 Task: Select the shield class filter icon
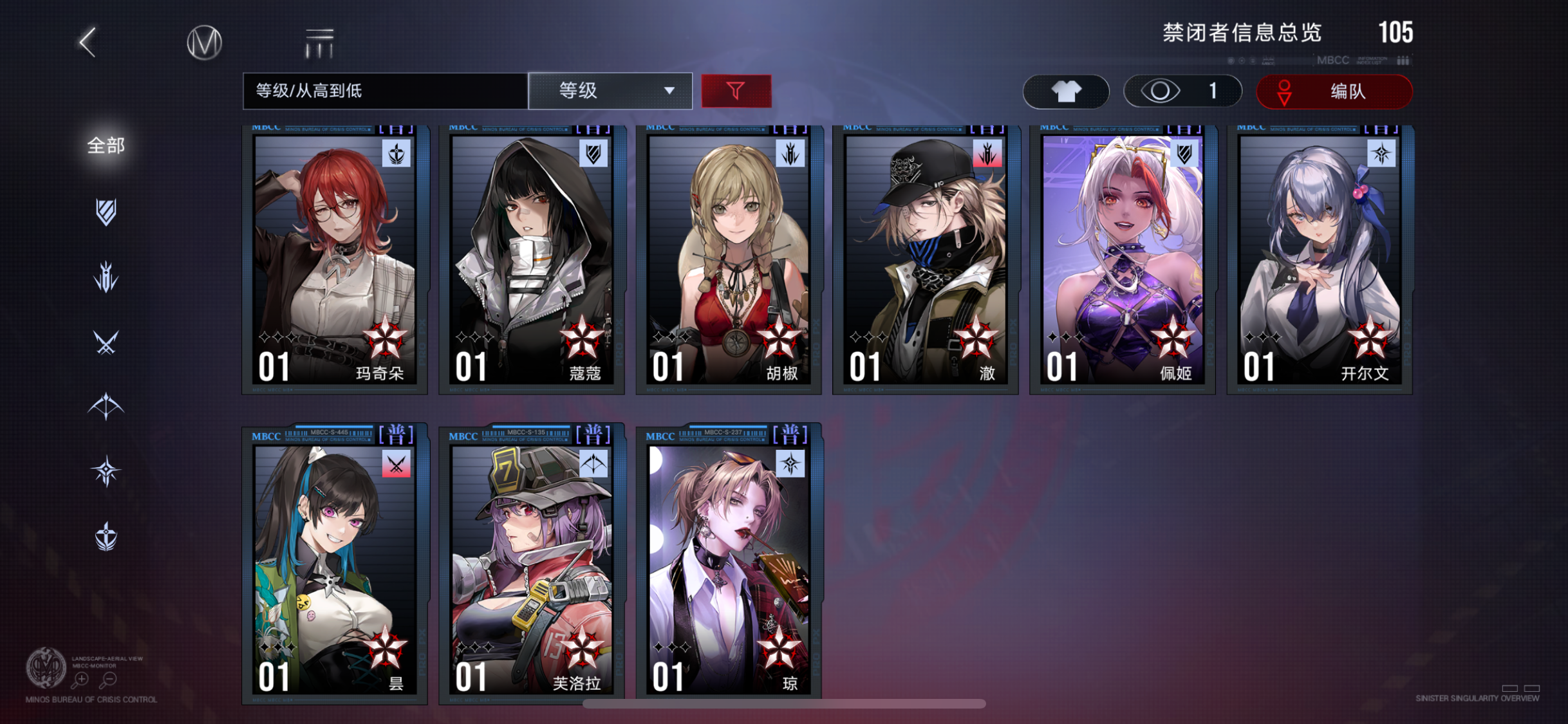(106, 212)
